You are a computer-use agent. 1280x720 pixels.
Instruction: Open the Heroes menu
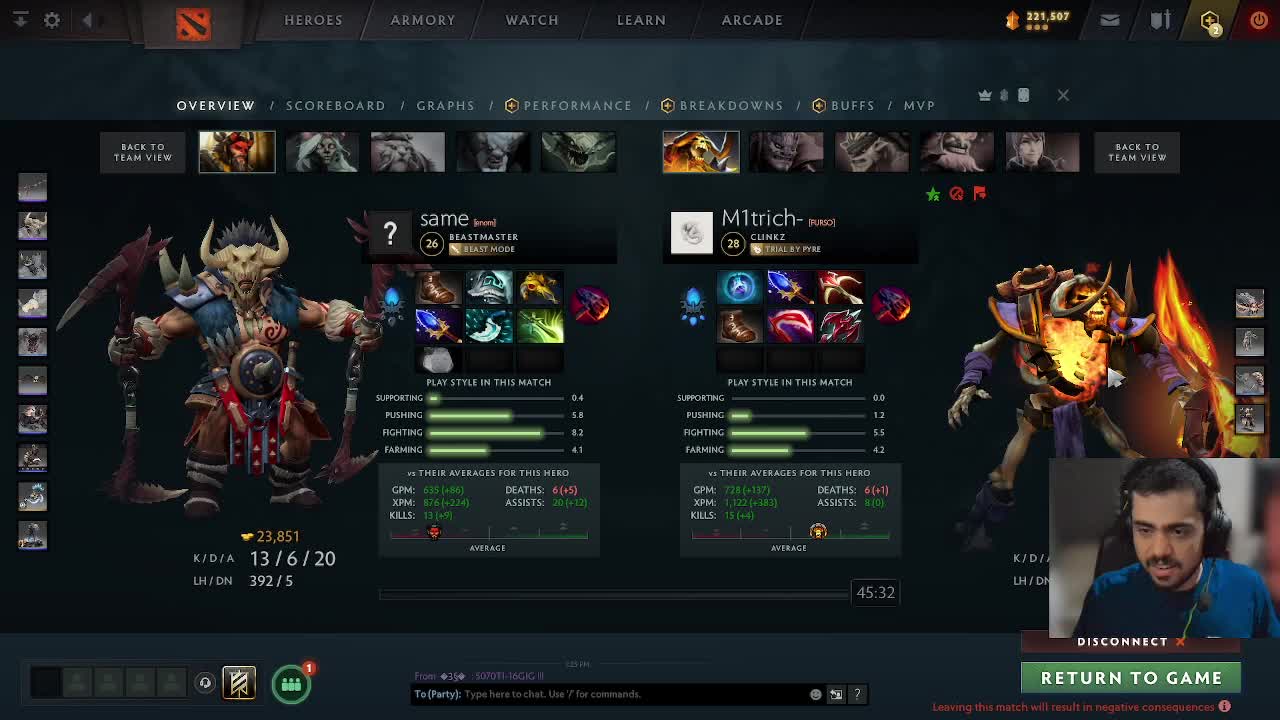point(313,20)
